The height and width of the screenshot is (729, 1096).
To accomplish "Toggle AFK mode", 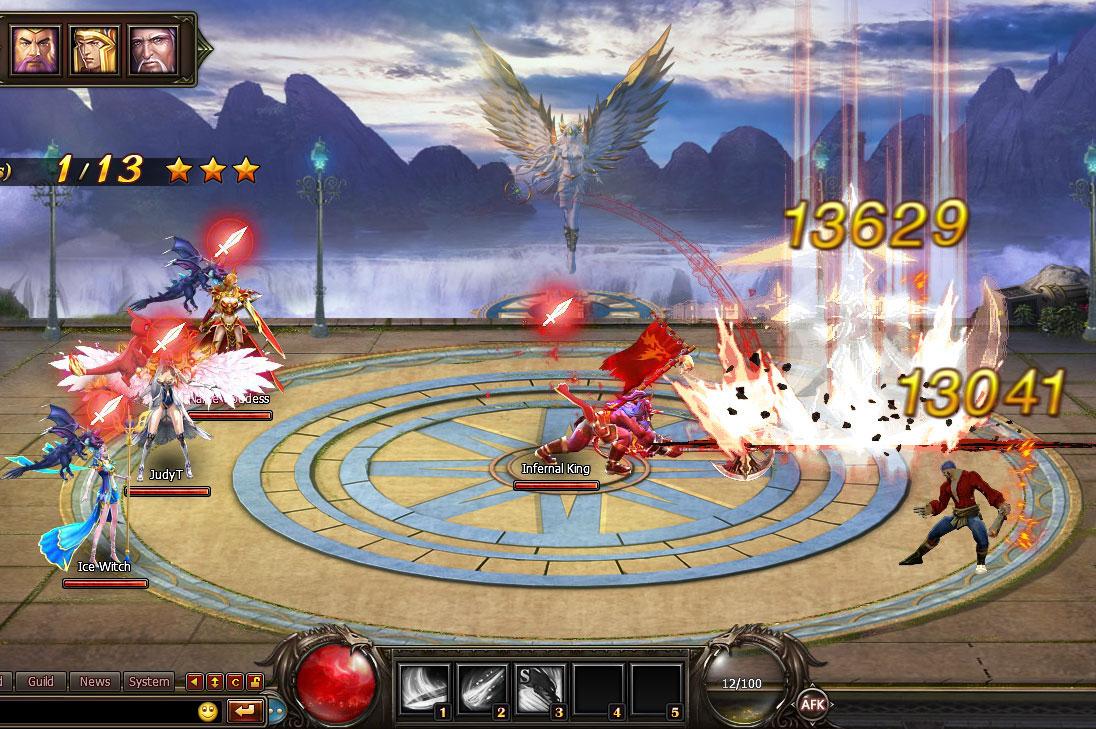I will 811,704.
